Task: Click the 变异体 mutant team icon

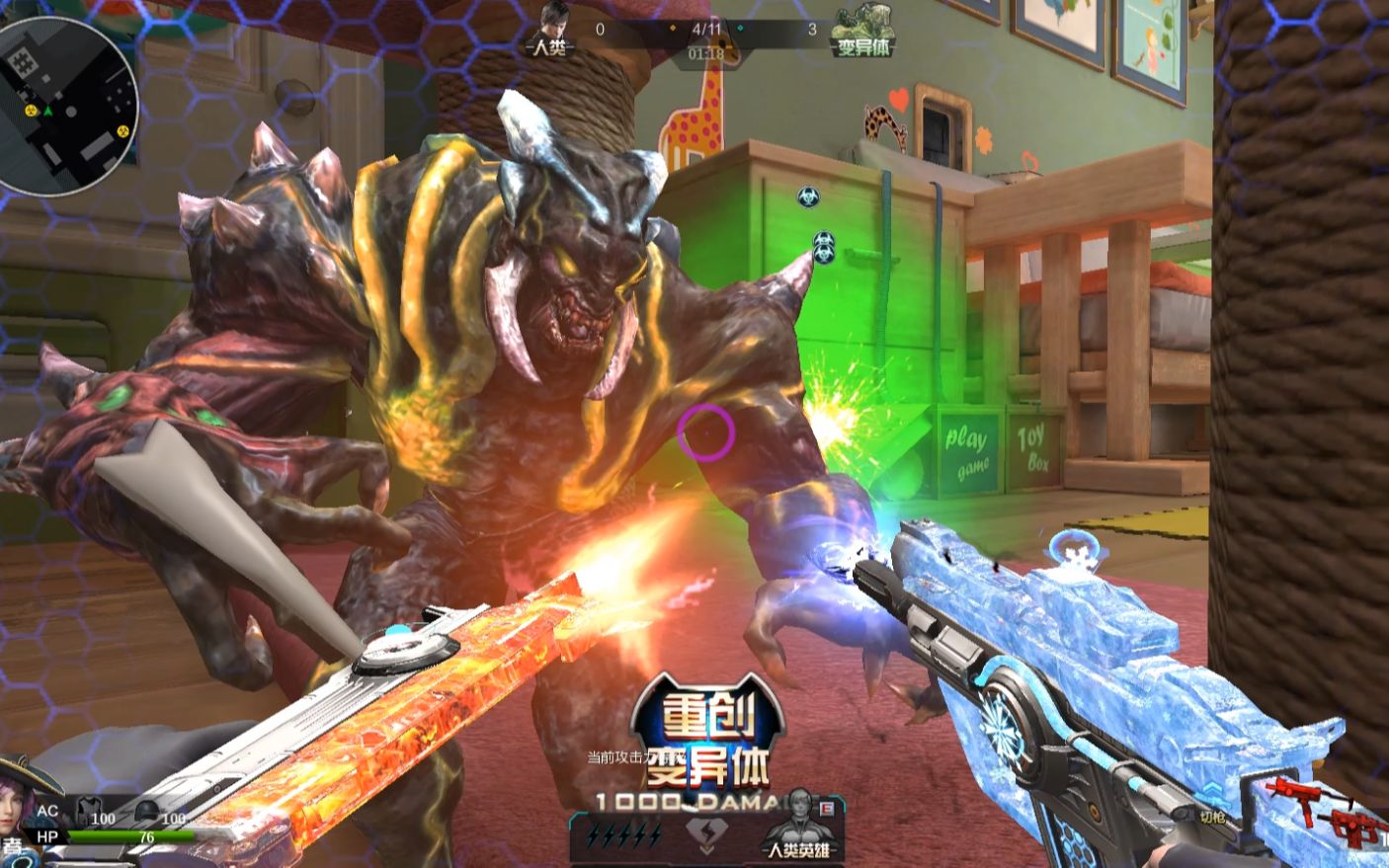Action: point(862,32)
